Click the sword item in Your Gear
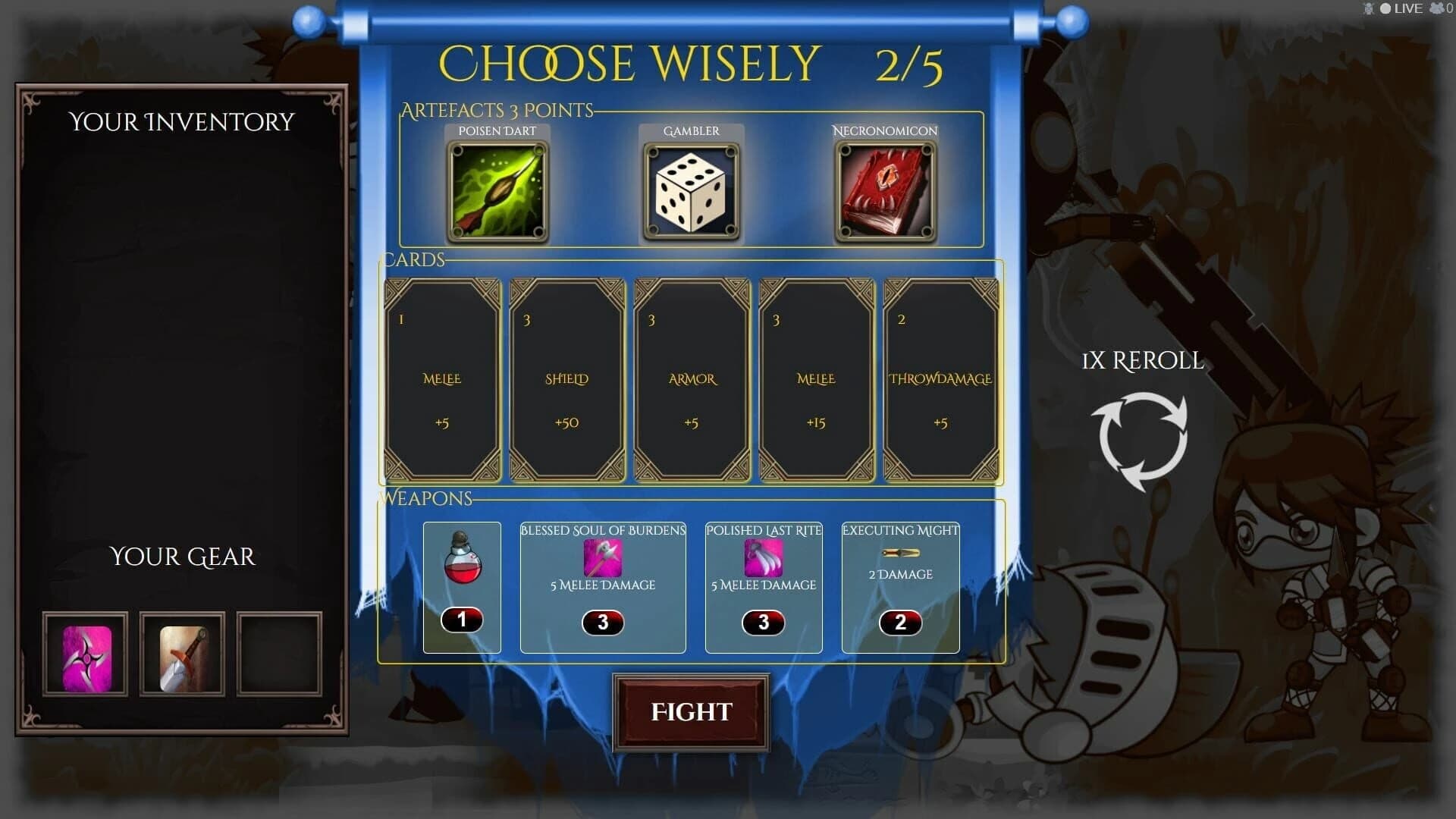Image resolution: width=1456 pixels, height=819 pixels. (183, 653)
